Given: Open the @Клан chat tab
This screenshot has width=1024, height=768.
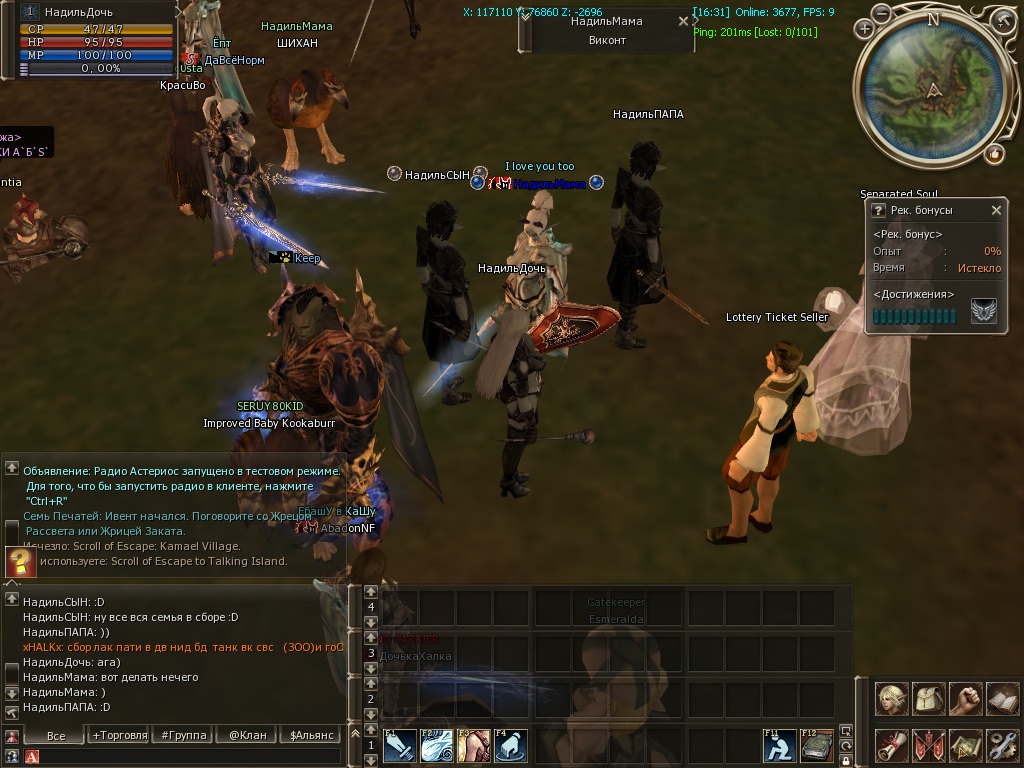Looking at the screenshot, I should [247, 735].
